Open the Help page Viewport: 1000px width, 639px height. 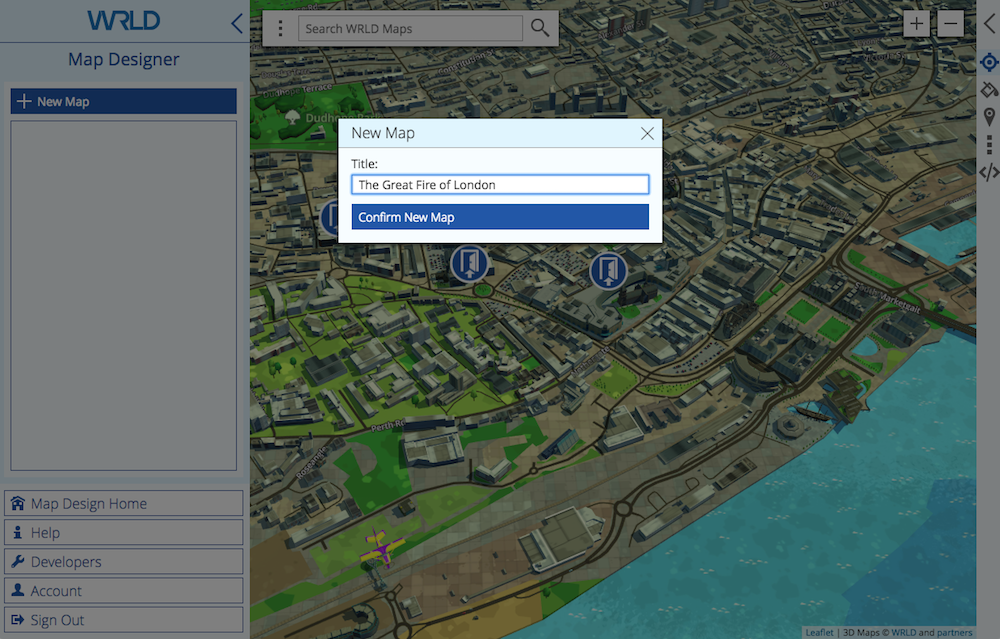[123, 532]
